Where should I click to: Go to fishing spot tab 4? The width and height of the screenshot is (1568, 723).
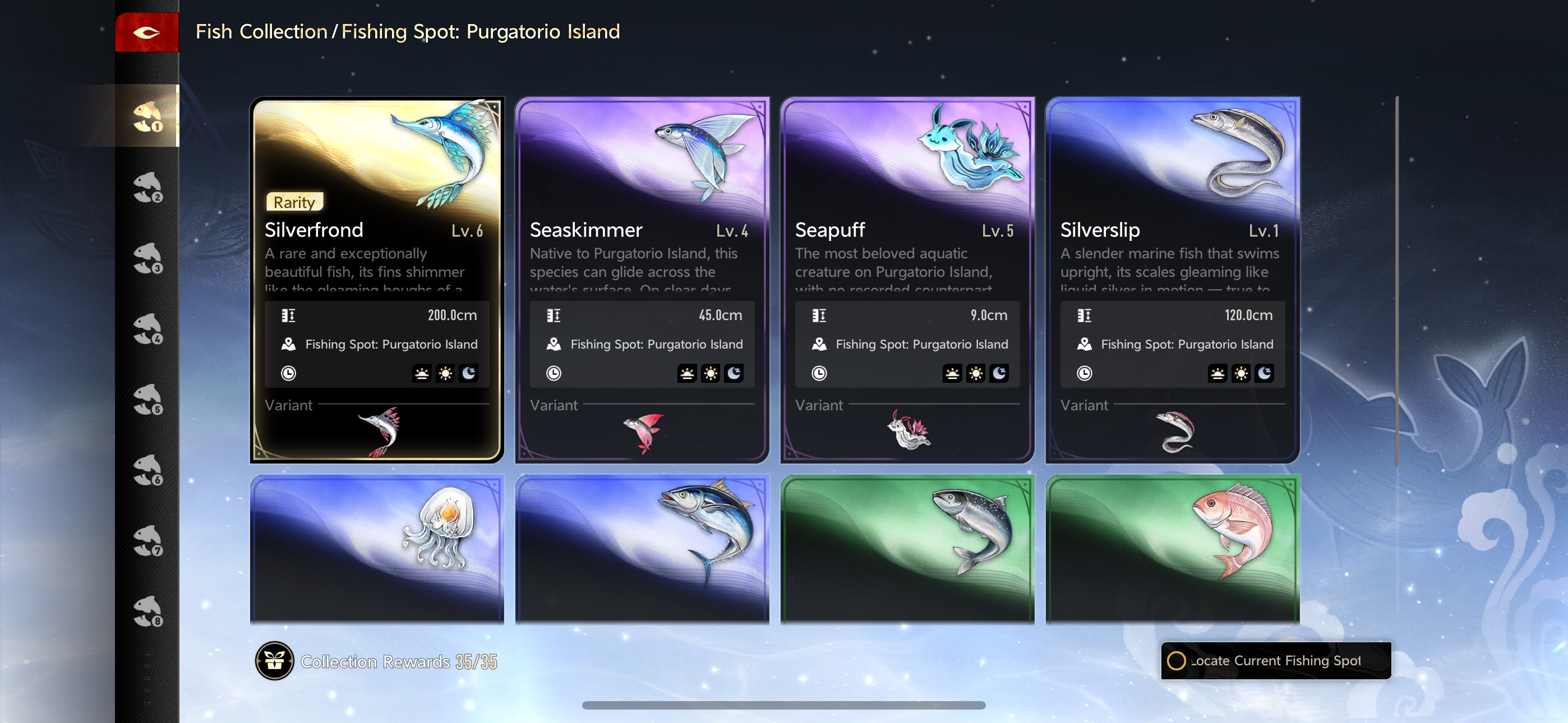coord(147,328)
